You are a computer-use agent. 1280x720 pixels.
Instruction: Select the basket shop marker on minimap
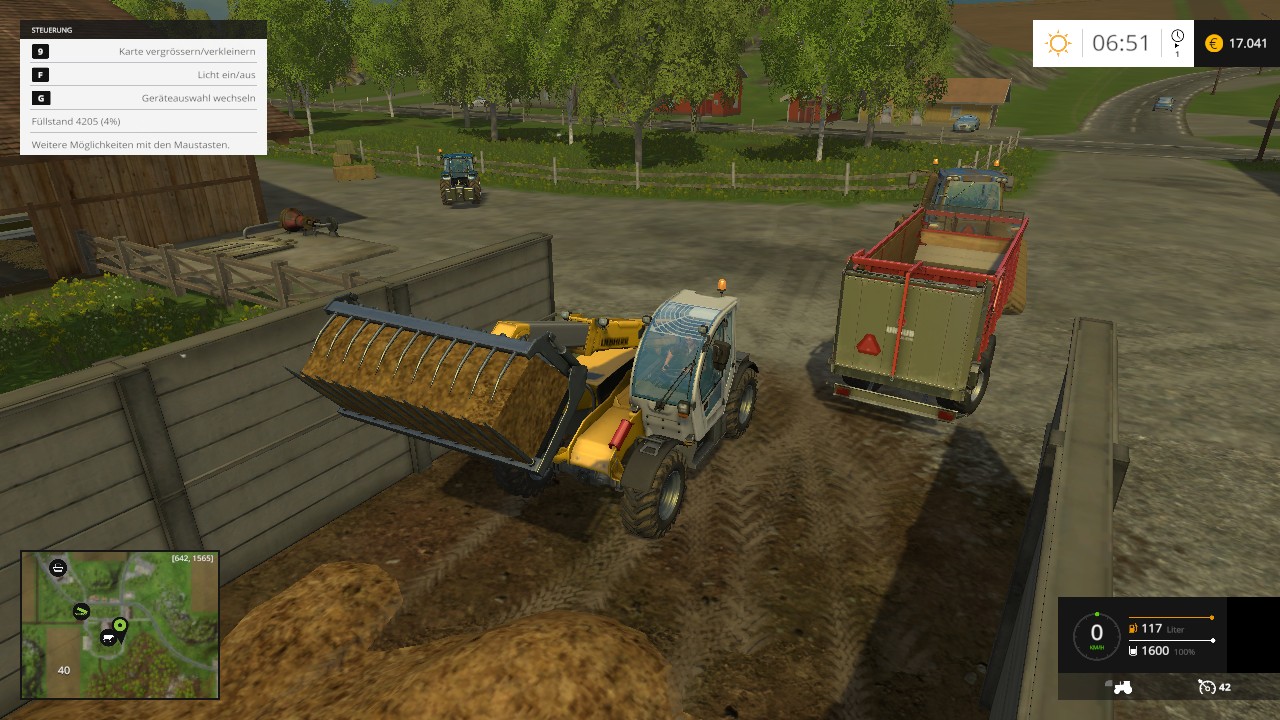58,567
